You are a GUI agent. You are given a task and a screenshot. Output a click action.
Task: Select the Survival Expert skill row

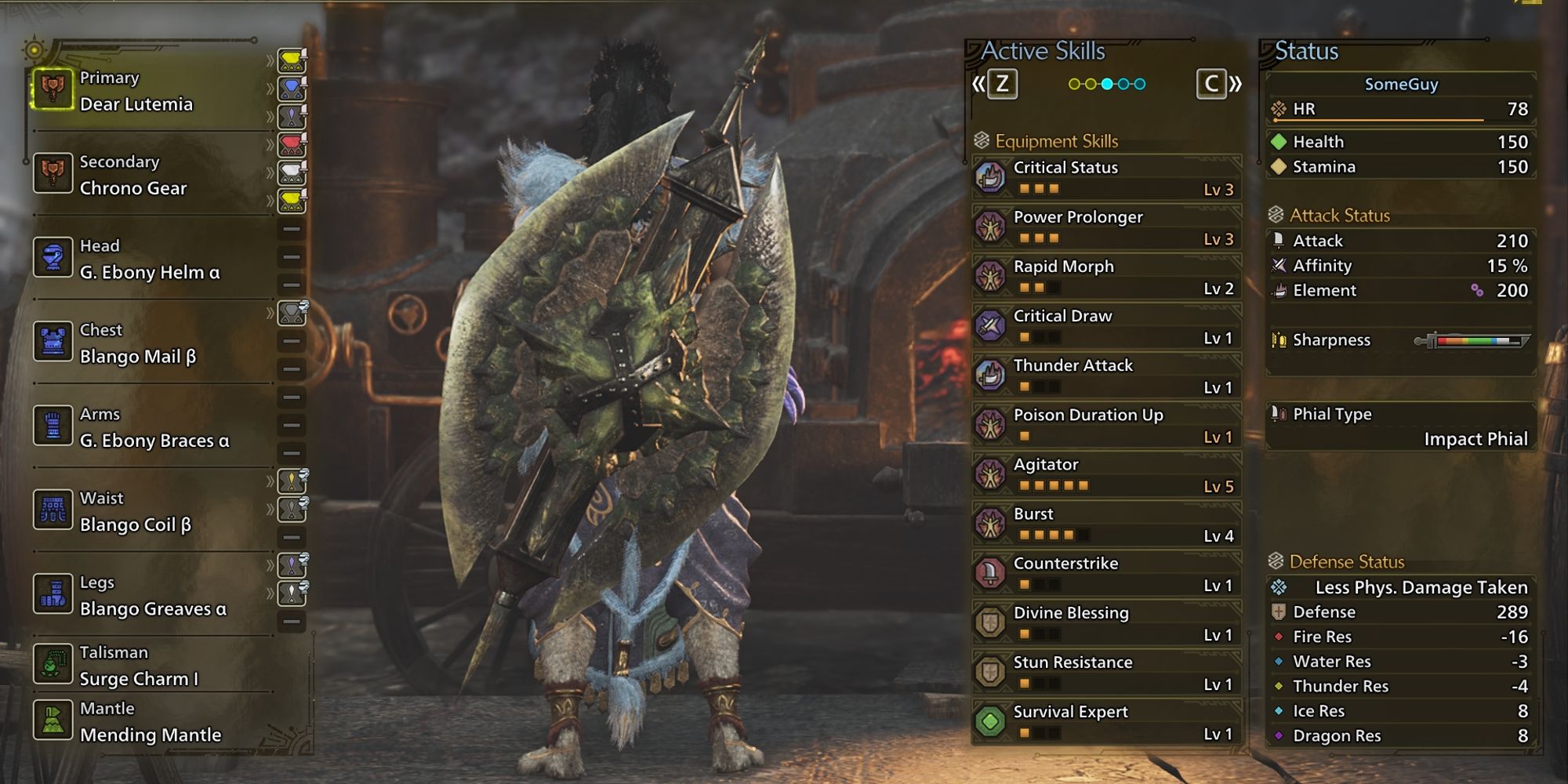pyautogui.click(x=1106, y=722)
